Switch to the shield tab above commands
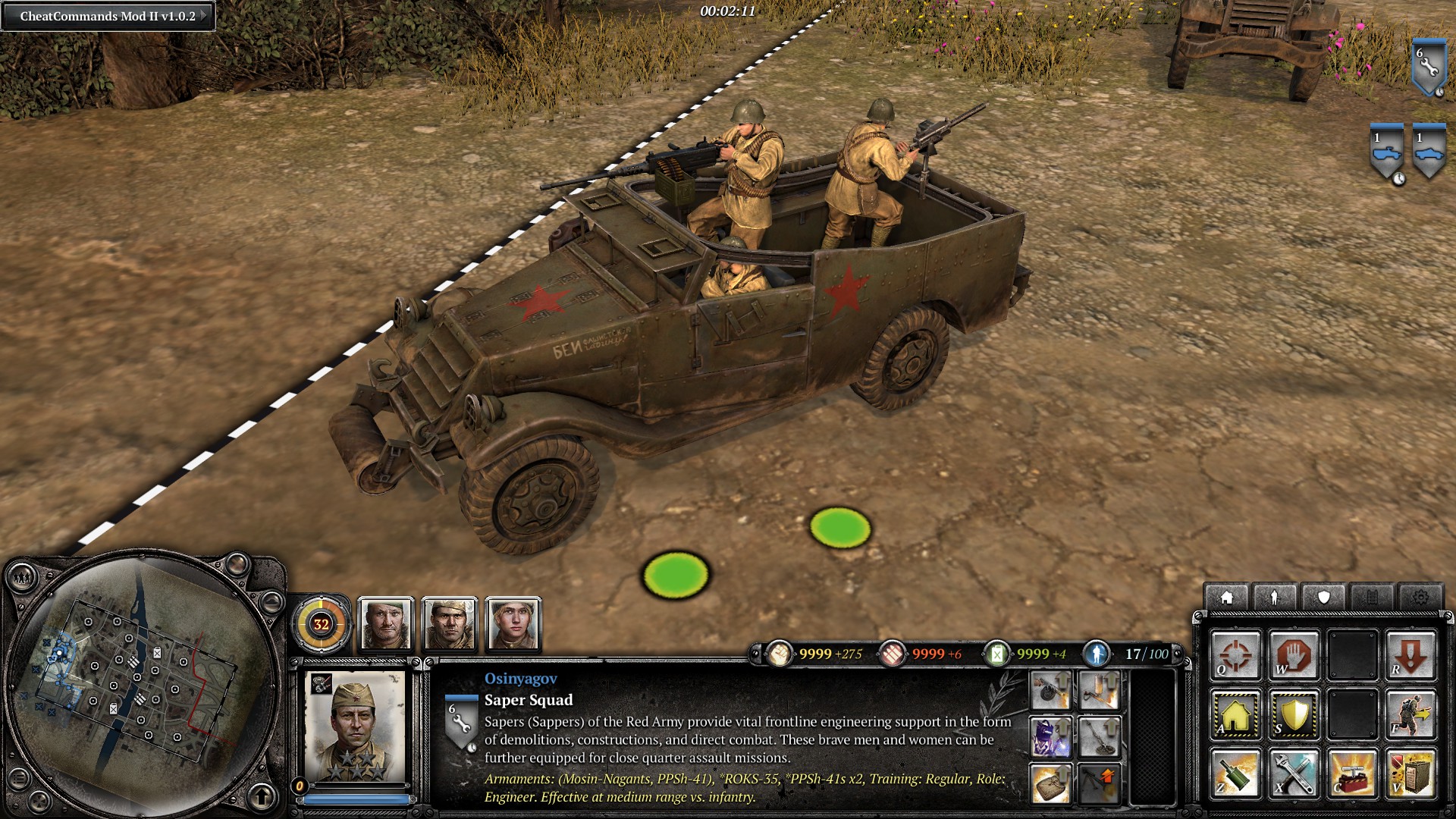This screenshot has height=819, width=1456. (1323, 598)
